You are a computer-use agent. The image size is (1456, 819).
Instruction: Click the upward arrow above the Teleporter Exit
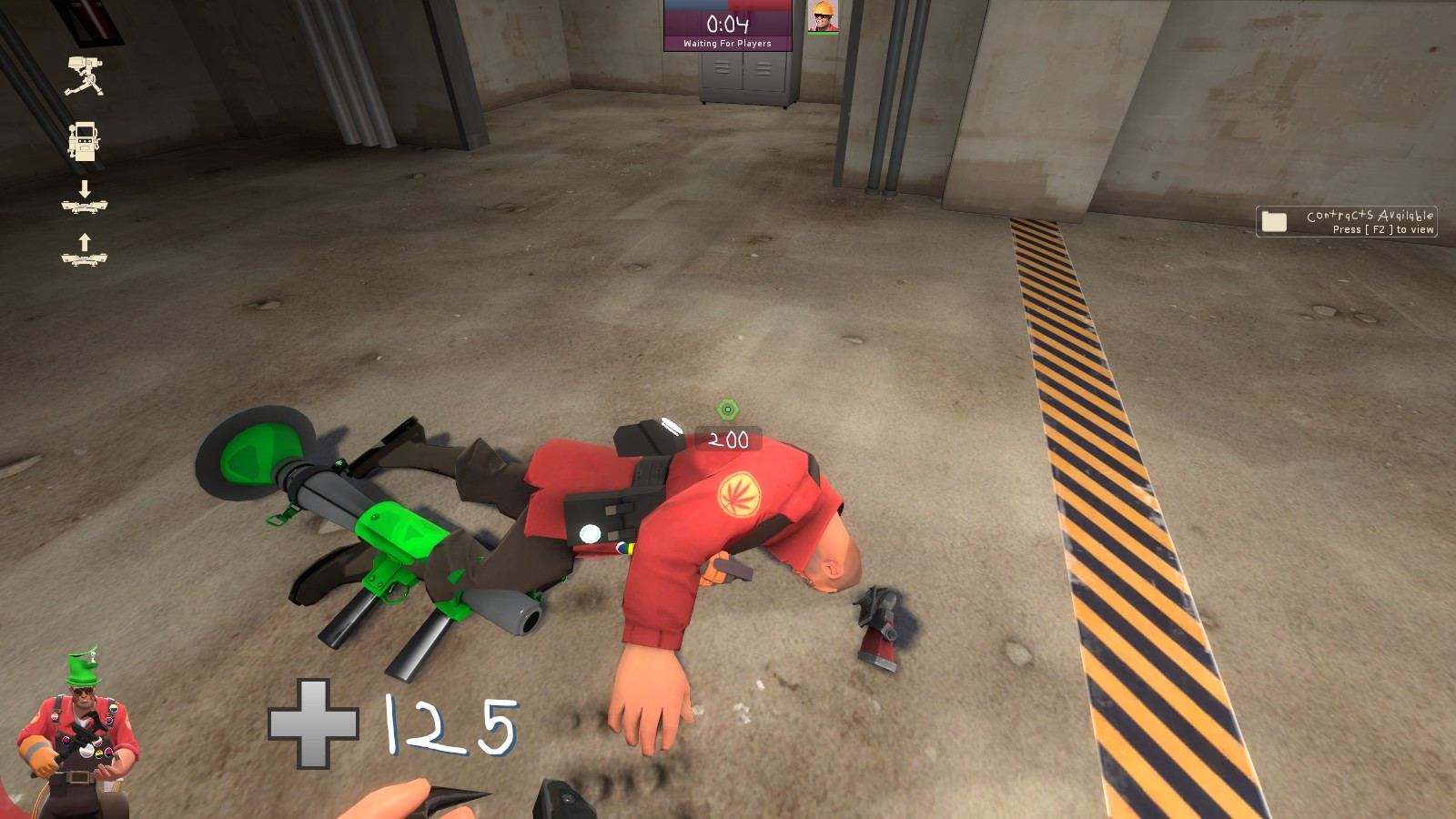pyautogui.click(x=86, y=243)
